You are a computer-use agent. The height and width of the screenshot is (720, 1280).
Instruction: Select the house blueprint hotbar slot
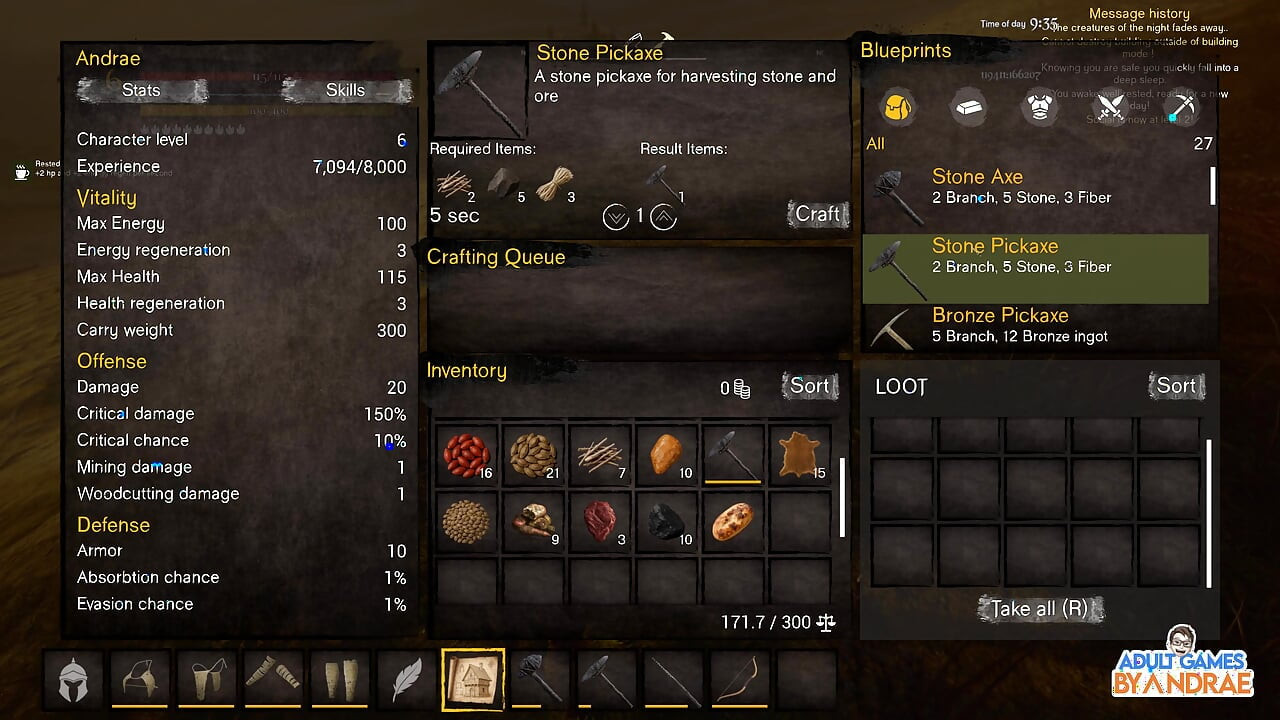click(x=474, y=680)
